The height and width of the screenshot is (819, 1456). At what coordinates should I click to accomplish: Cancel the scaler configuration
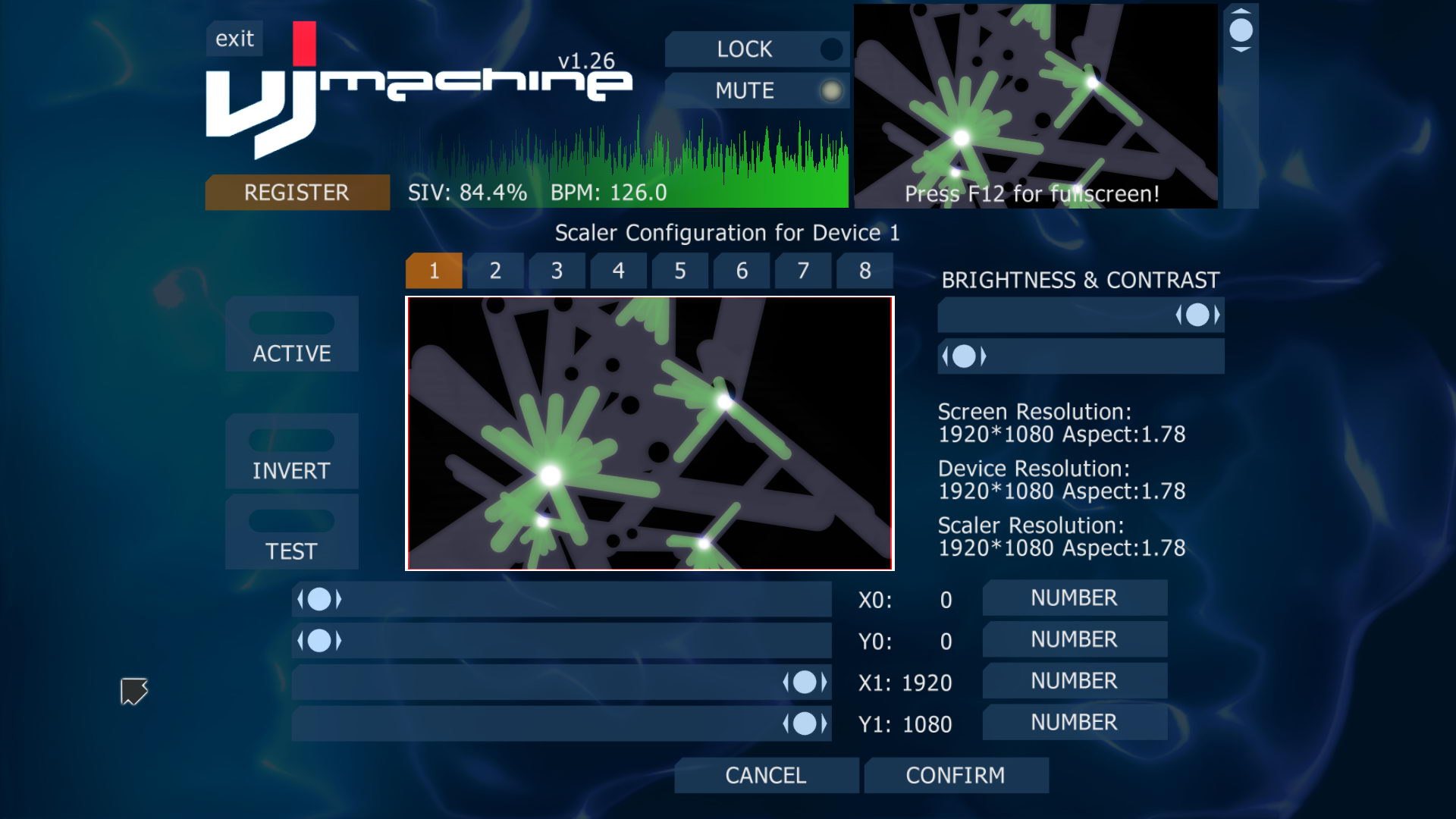[x=766, y=775]
